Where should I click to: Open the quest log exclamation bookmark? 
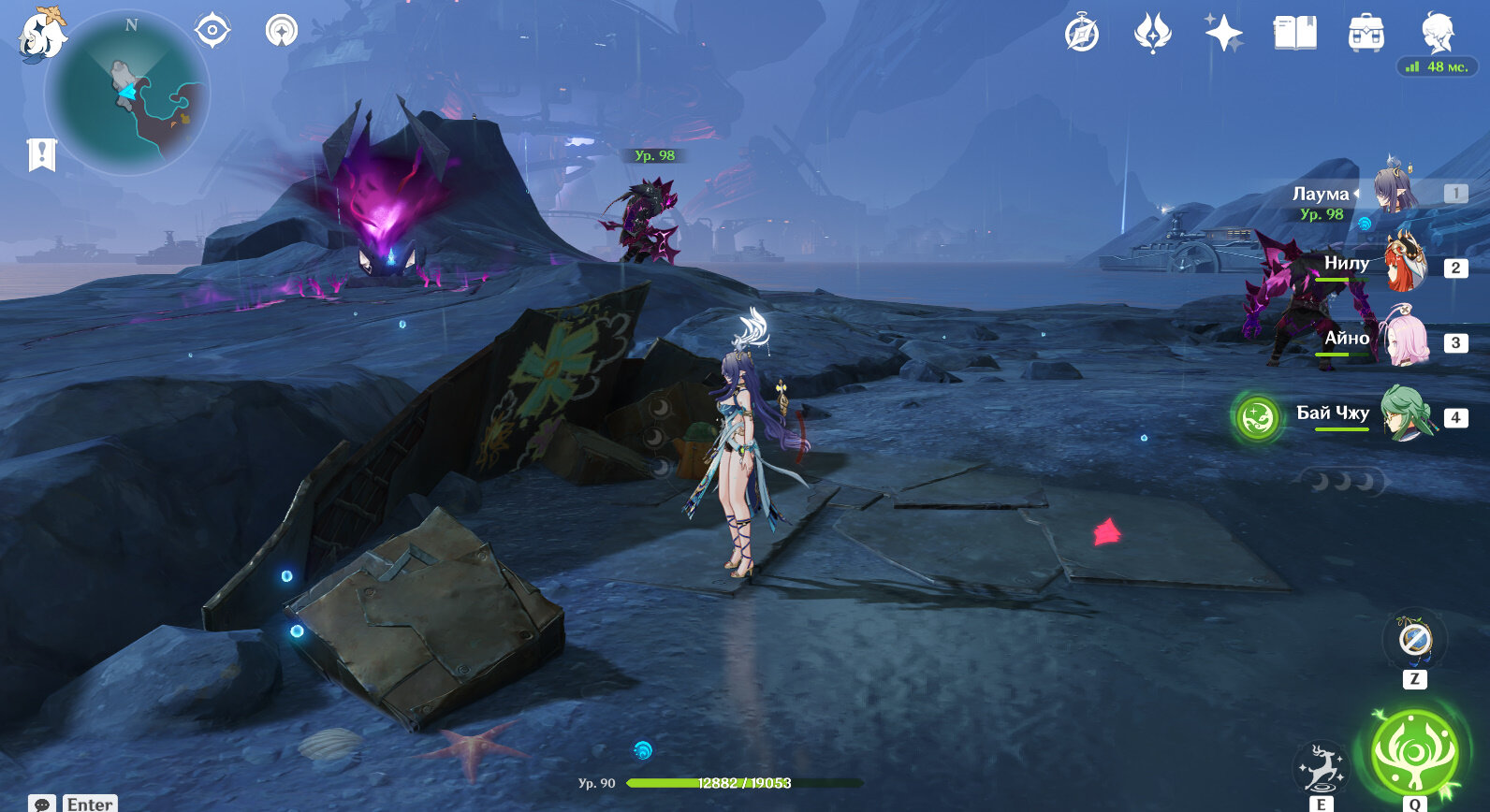click(x=42, y=154)
